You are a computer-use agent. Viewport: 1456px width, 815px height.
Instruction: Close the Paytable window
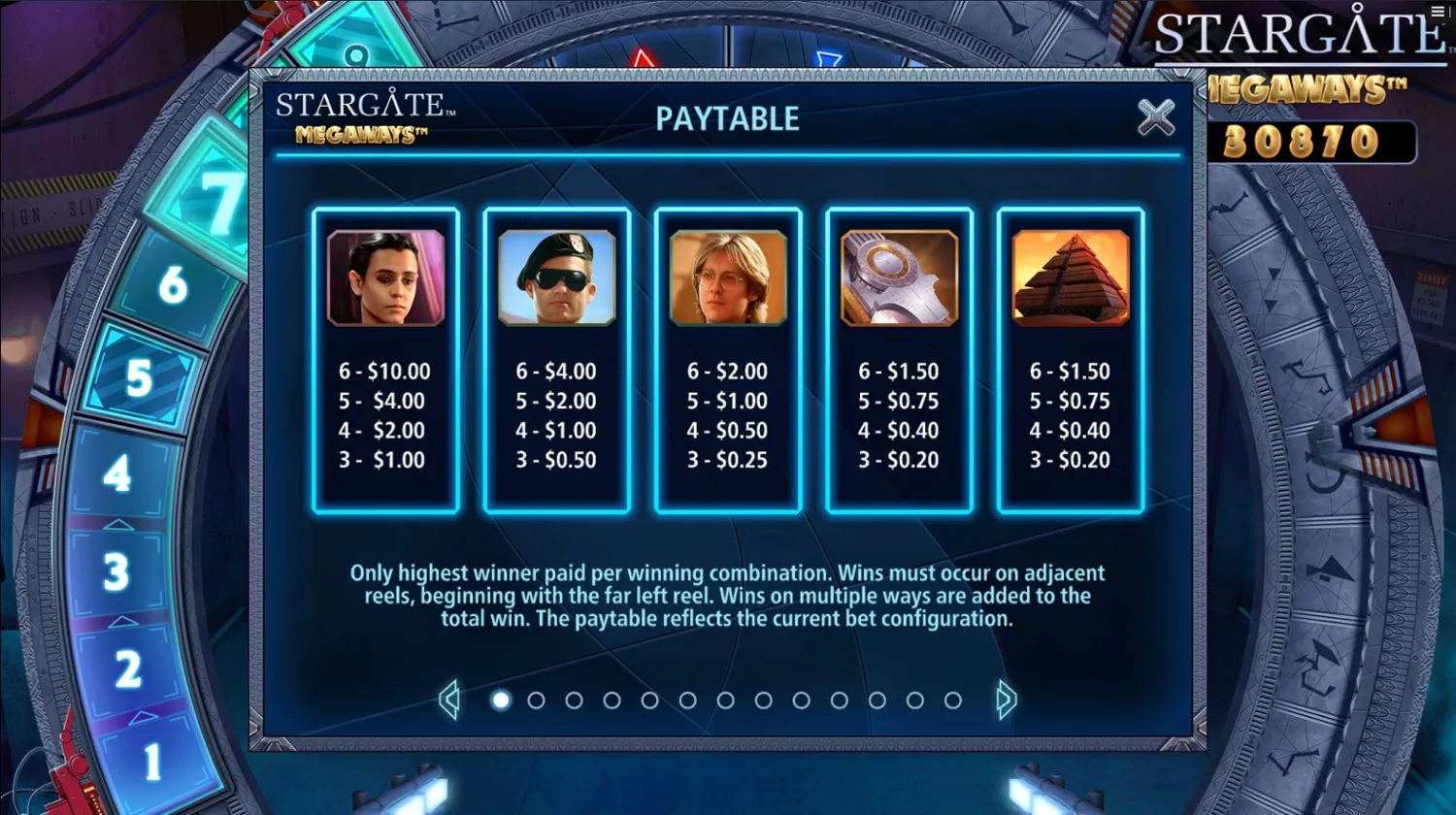tap(1155, 117)
